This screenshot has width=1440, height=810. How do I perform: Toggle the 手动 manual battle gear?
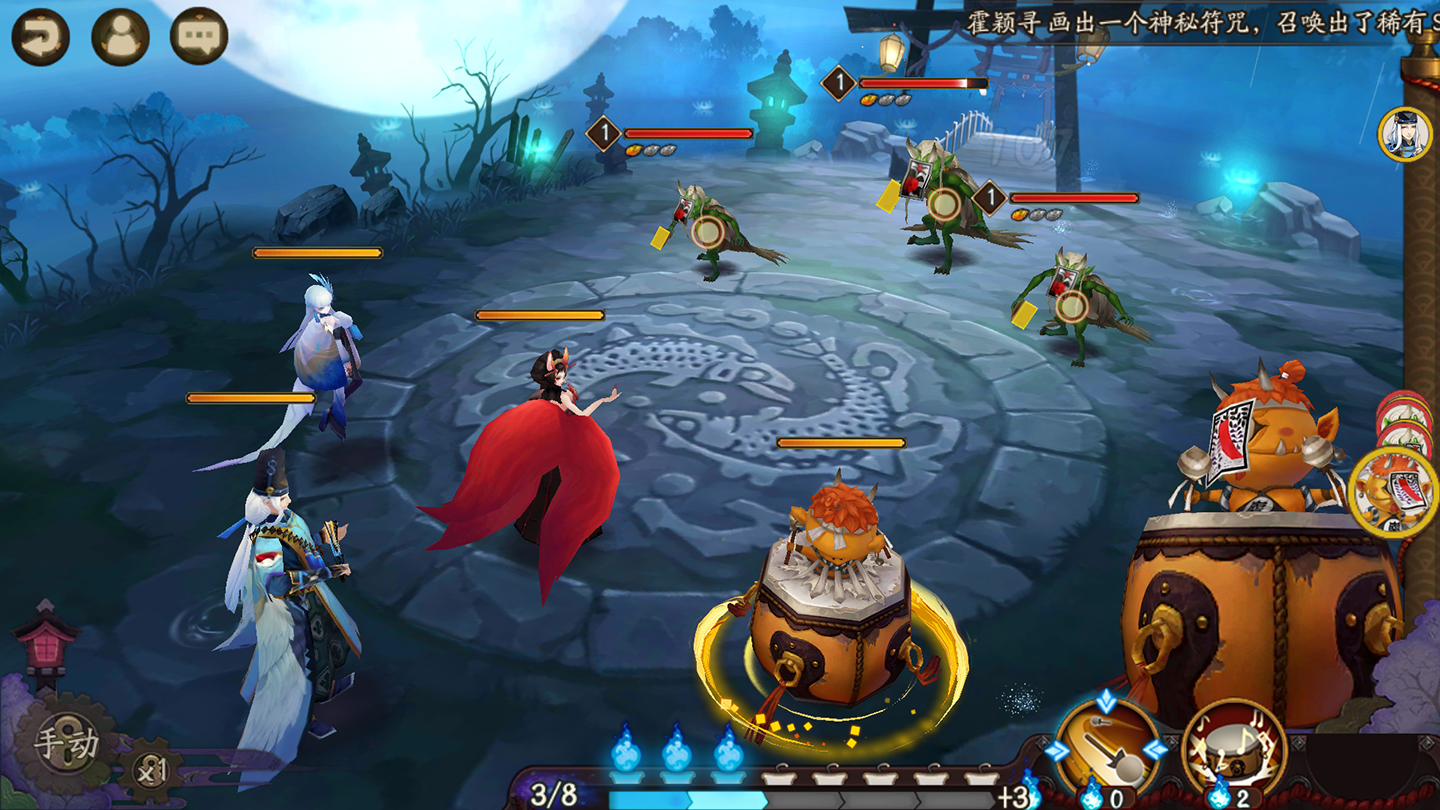coord(67,744)
